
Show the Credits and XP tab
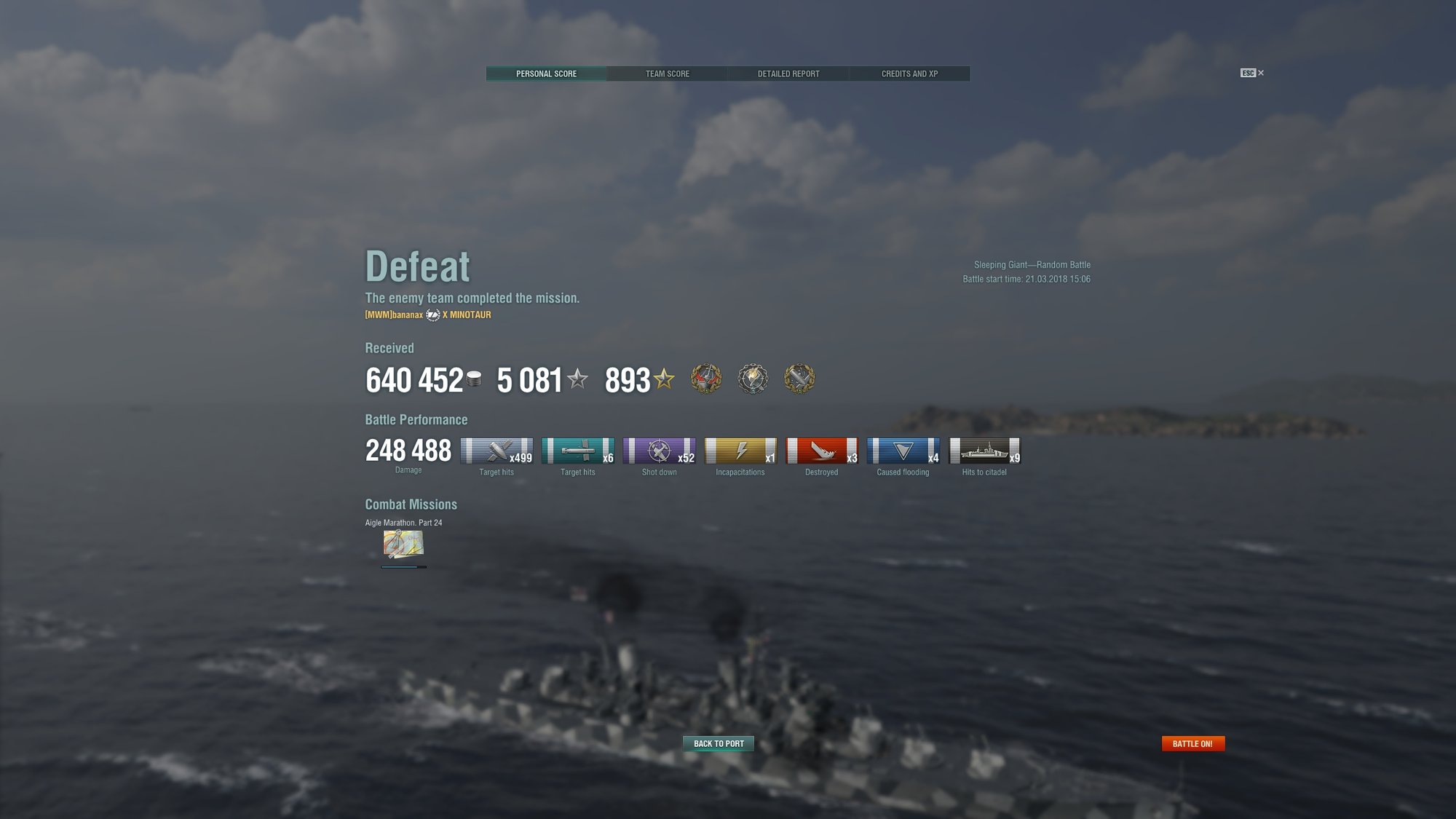909,74
